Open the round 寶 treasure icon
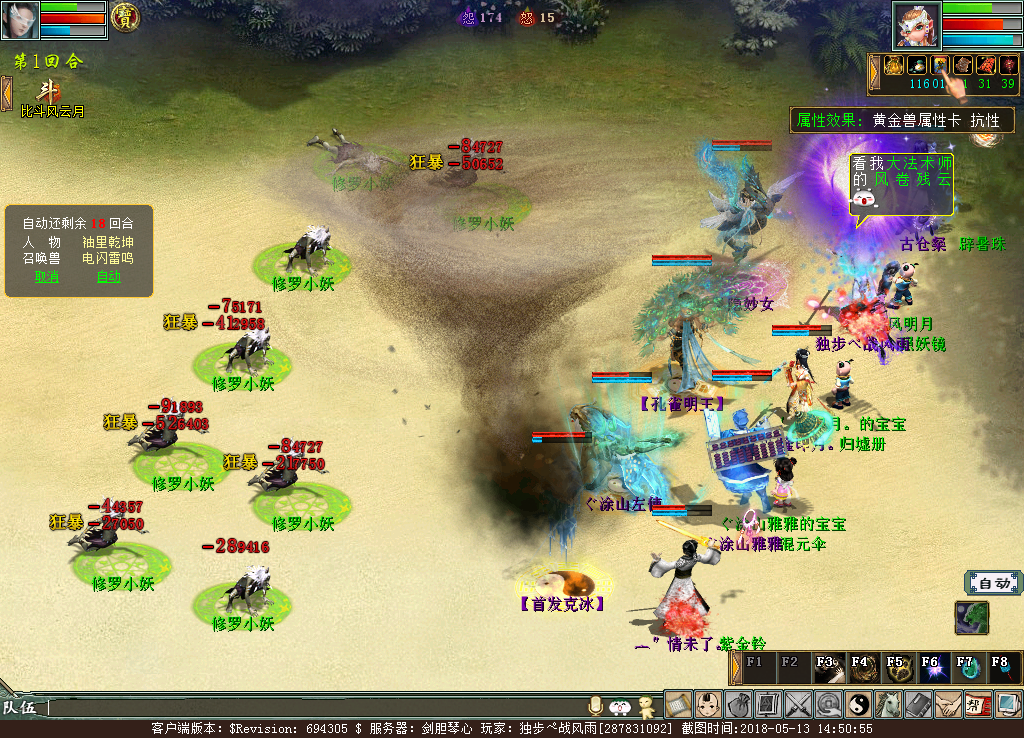 [x=125, y=16]
